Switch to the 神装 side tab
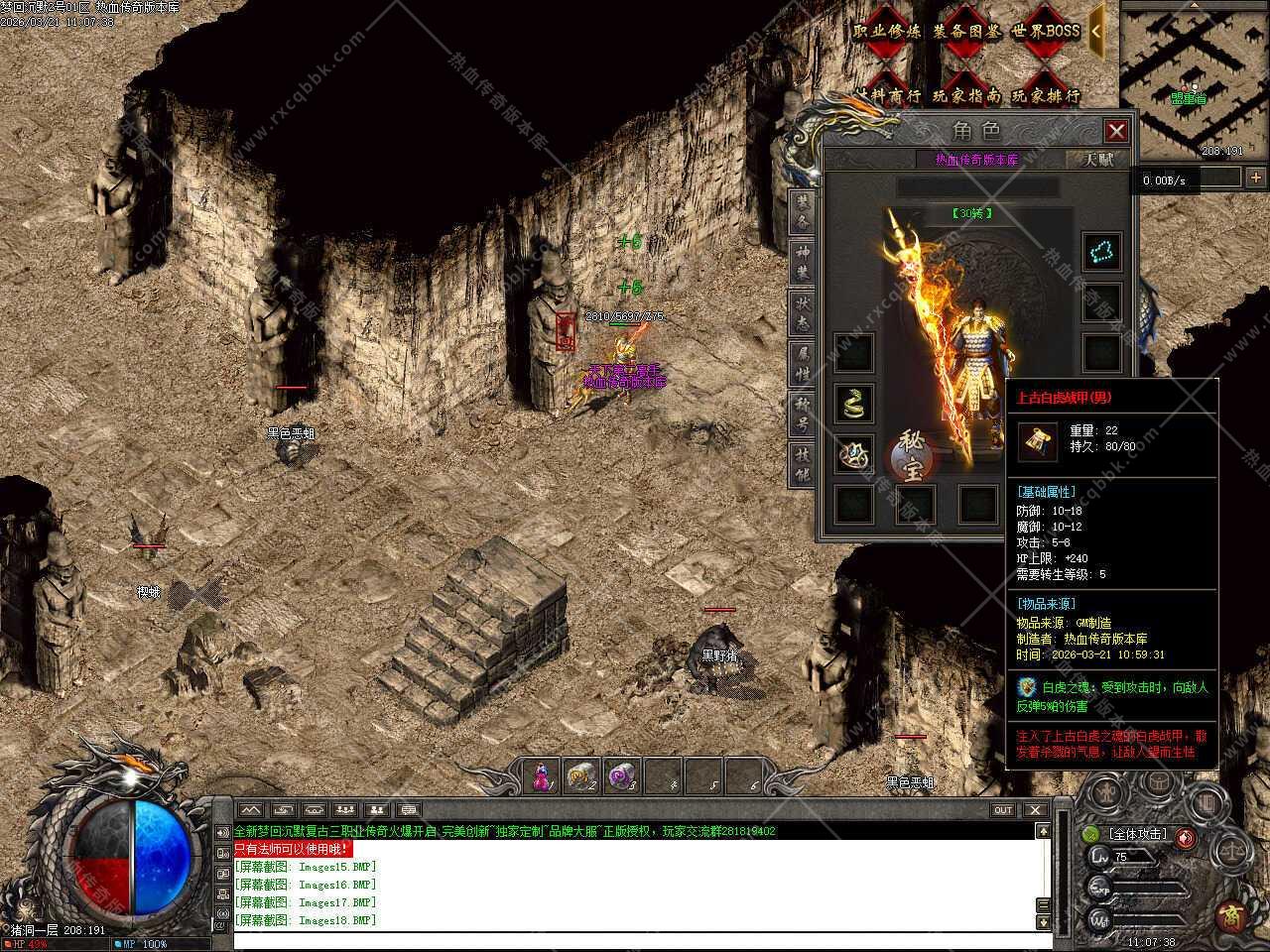The height and width of the screenshot is (952, 1270). pyautogui.click(x=802, y=260)
